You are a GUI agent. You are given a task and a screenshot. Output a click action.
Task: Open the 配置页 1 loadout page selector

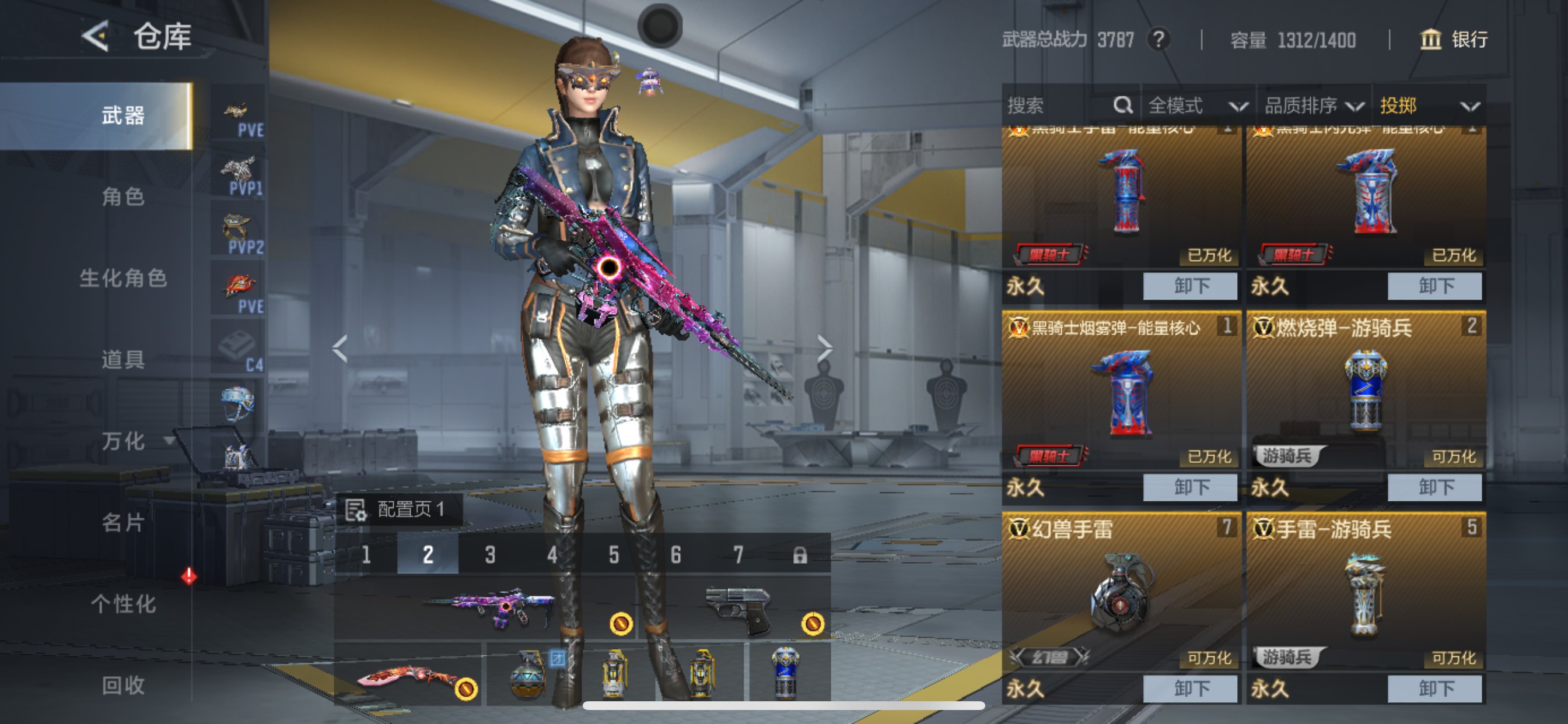tap(400, 509)
